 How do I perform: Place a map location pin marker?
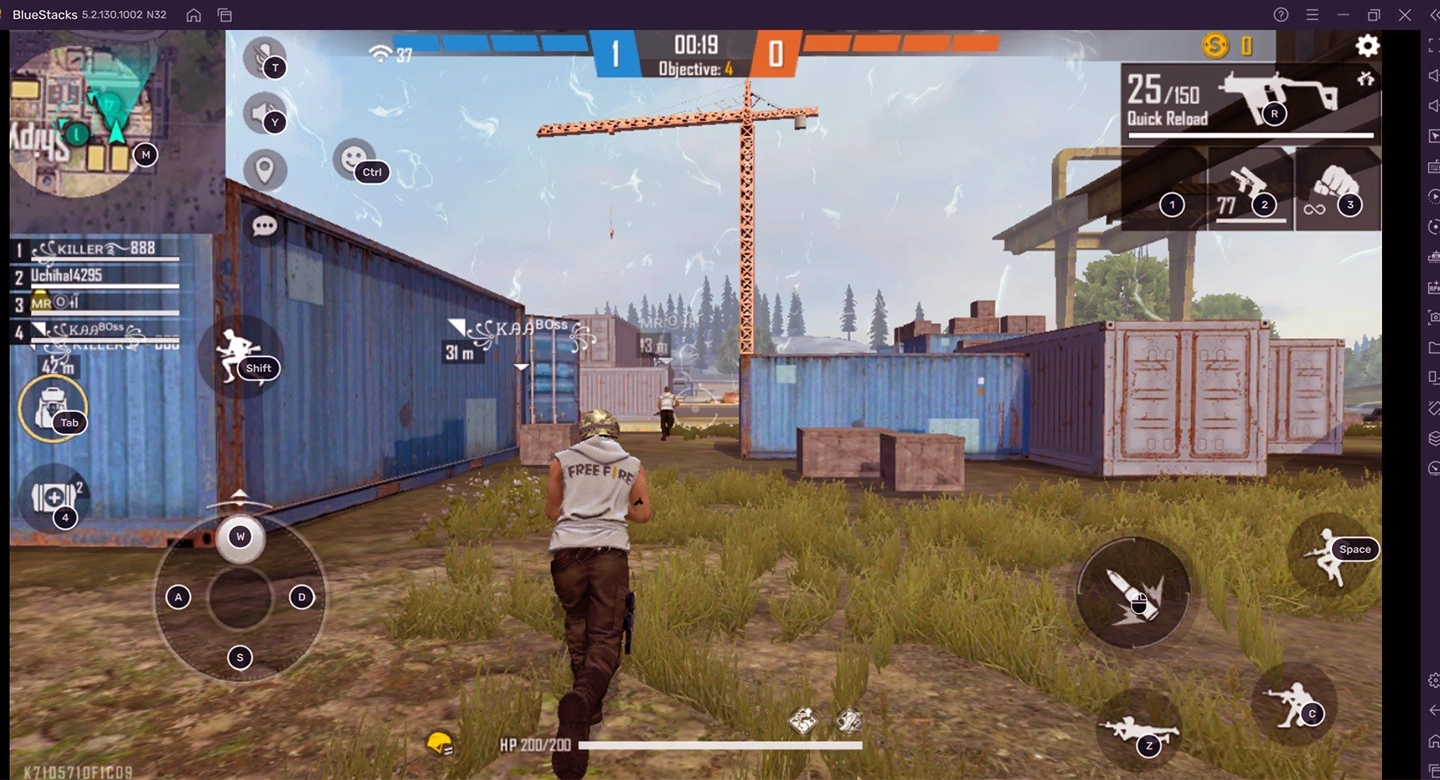point(264,170)
